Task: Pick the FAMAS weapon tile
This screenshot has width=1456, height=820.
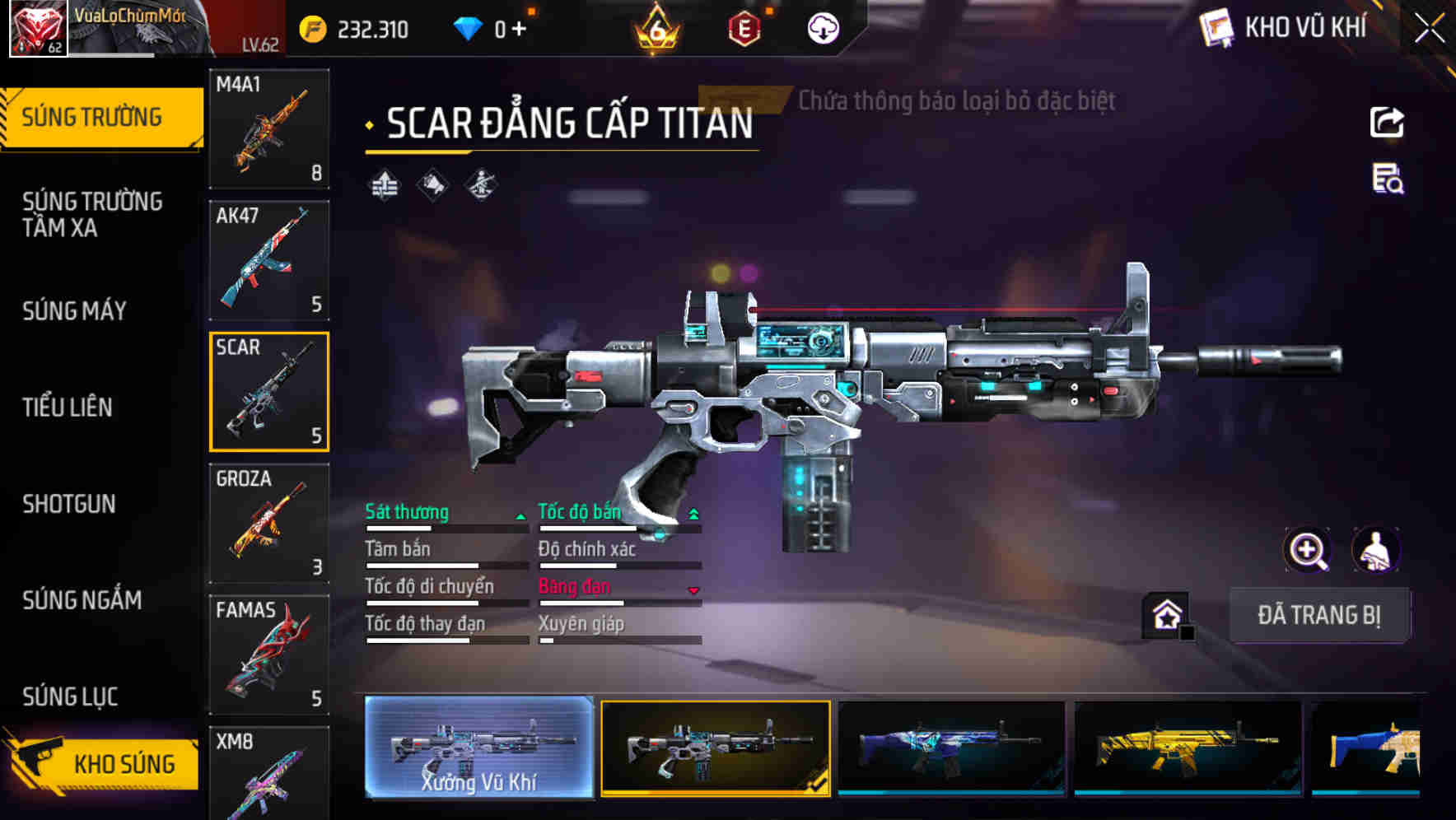Action: [x=269, y=655]
